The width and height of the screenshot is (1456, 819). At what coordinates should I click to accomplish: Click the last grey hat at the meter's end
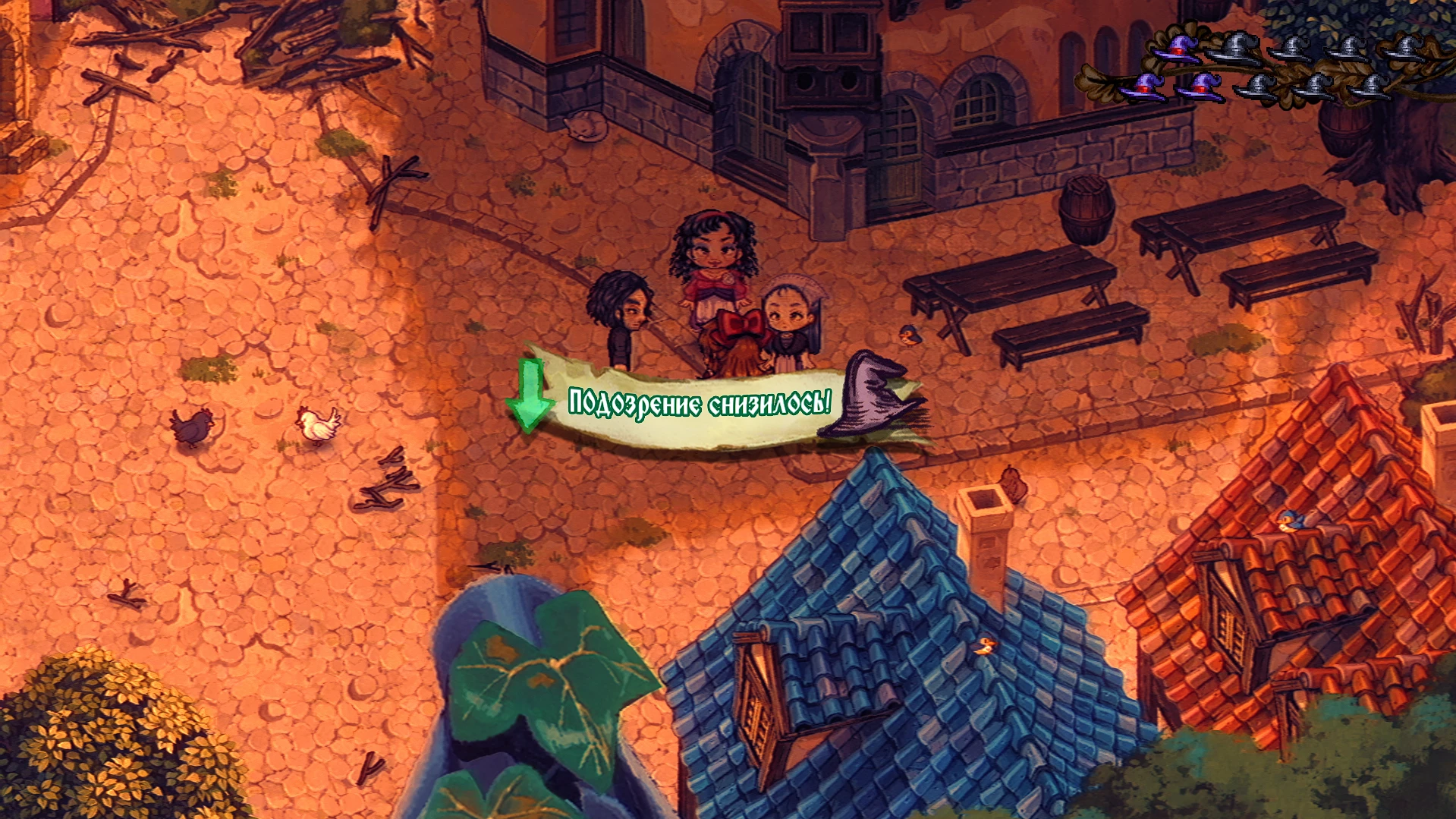pyautogui.click(x=1410, y=49)
